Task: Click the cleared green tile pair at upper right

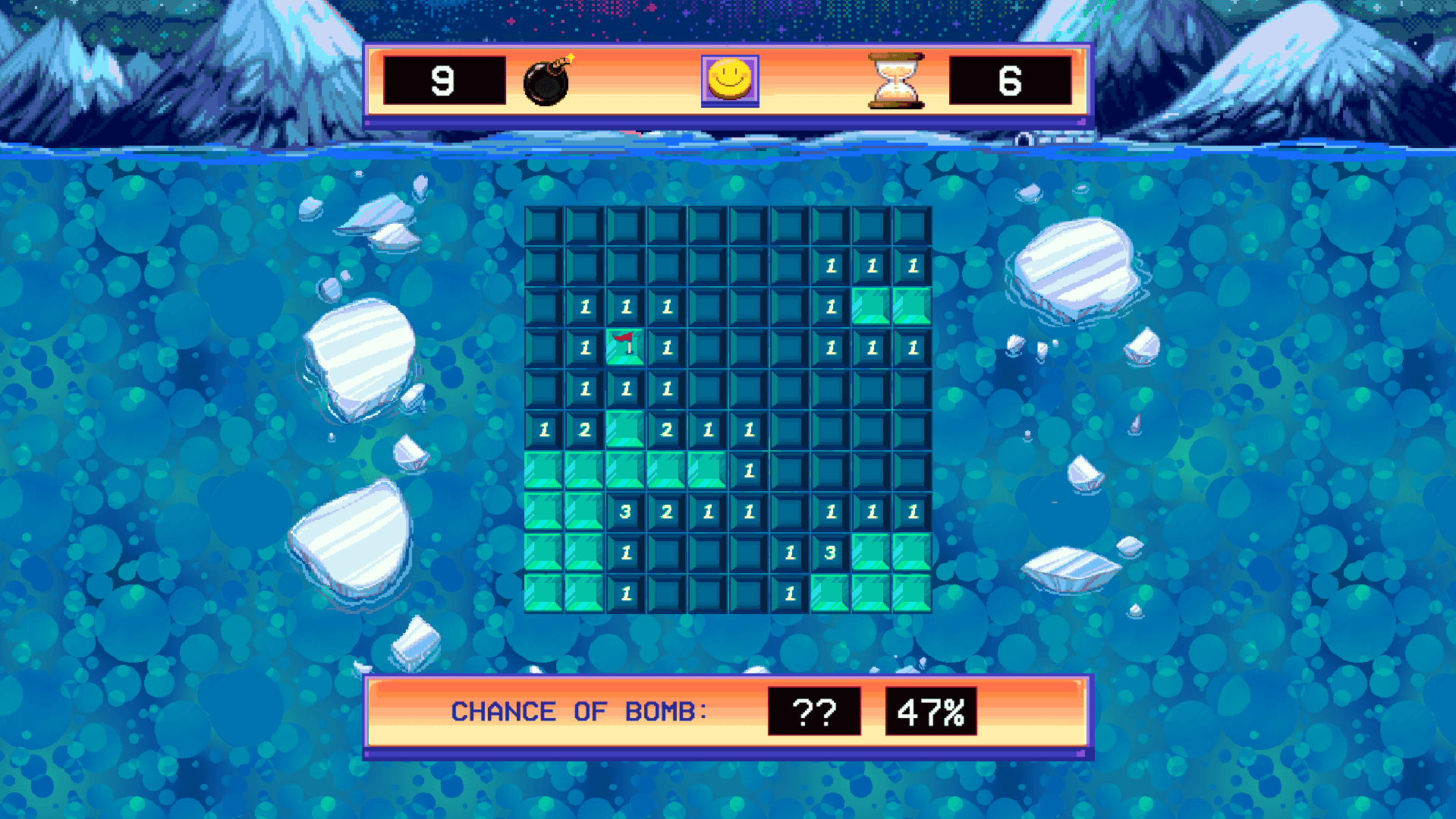Action: coord(892,307)
